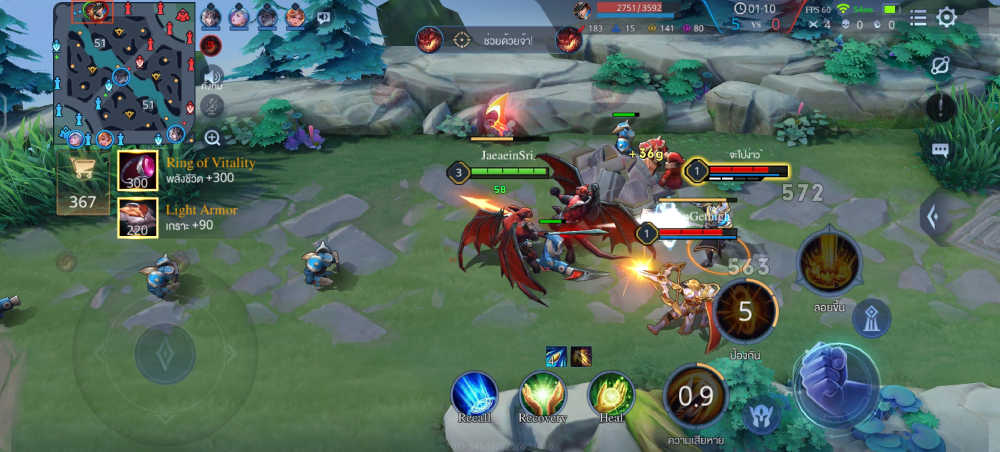Image resolution: width=1000 pixels, height=452 pixels.
Task: Open the quick chat speech bubble
Action: [940, 150]
